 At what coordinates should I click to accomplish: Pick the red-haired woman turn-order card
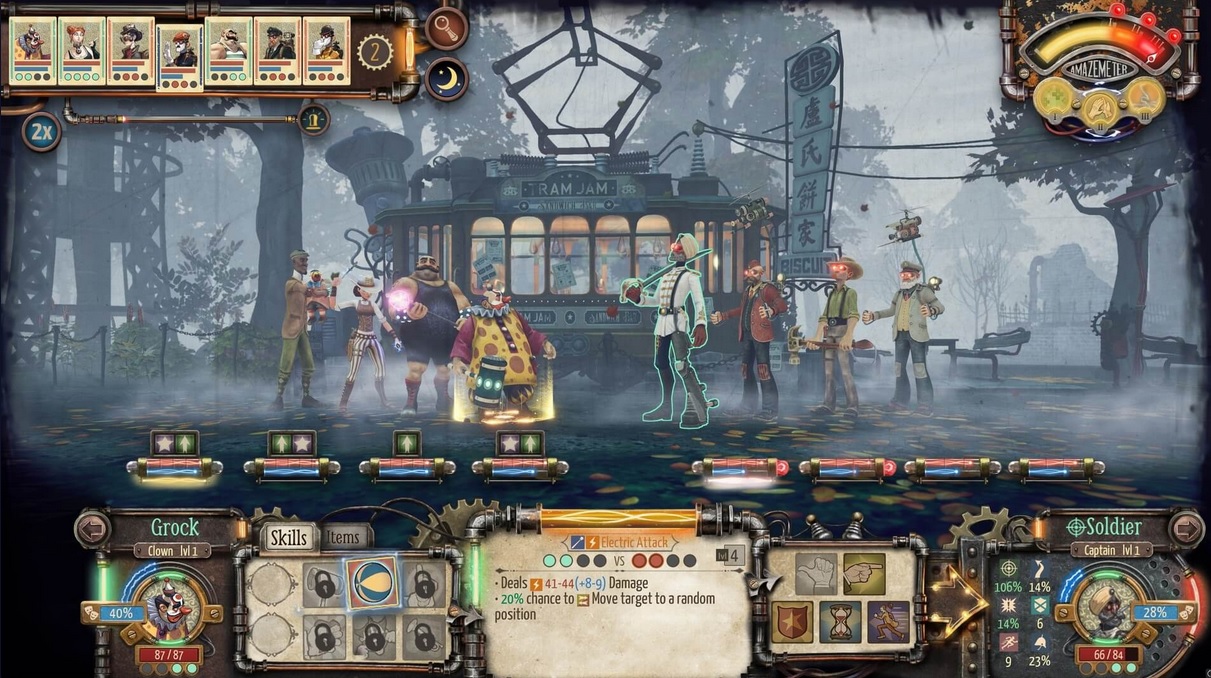pos(82,50)
